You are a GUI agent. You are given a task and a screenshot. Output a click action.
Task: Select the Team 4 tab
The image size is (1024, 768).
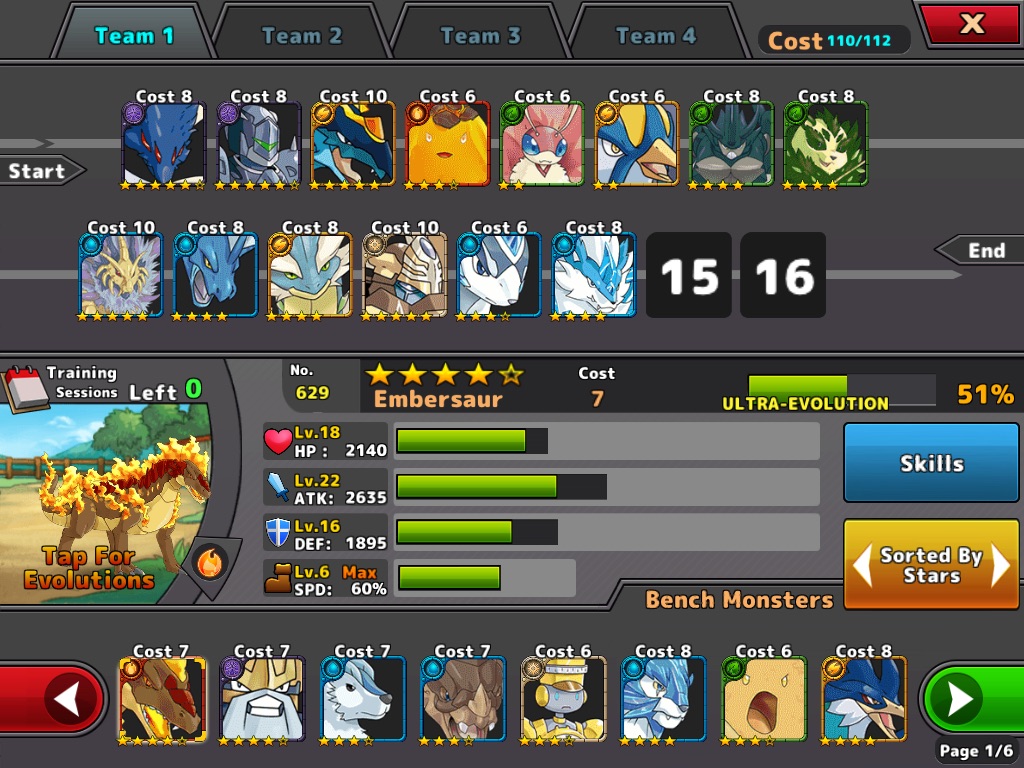pyautogui.click(x=655, y=36)
